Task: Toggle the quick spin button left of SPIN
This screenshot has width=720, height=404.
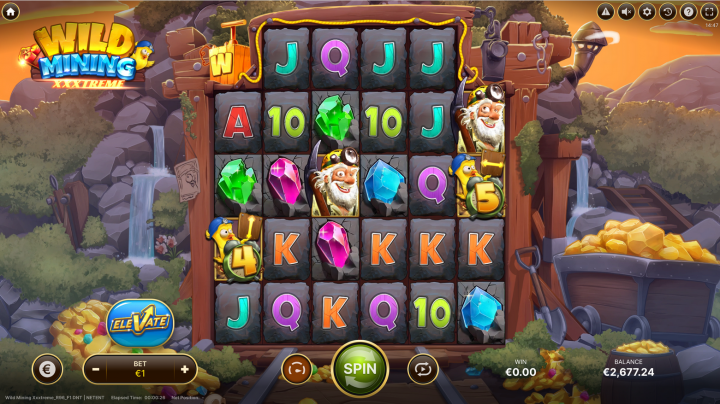Action: 297,369
